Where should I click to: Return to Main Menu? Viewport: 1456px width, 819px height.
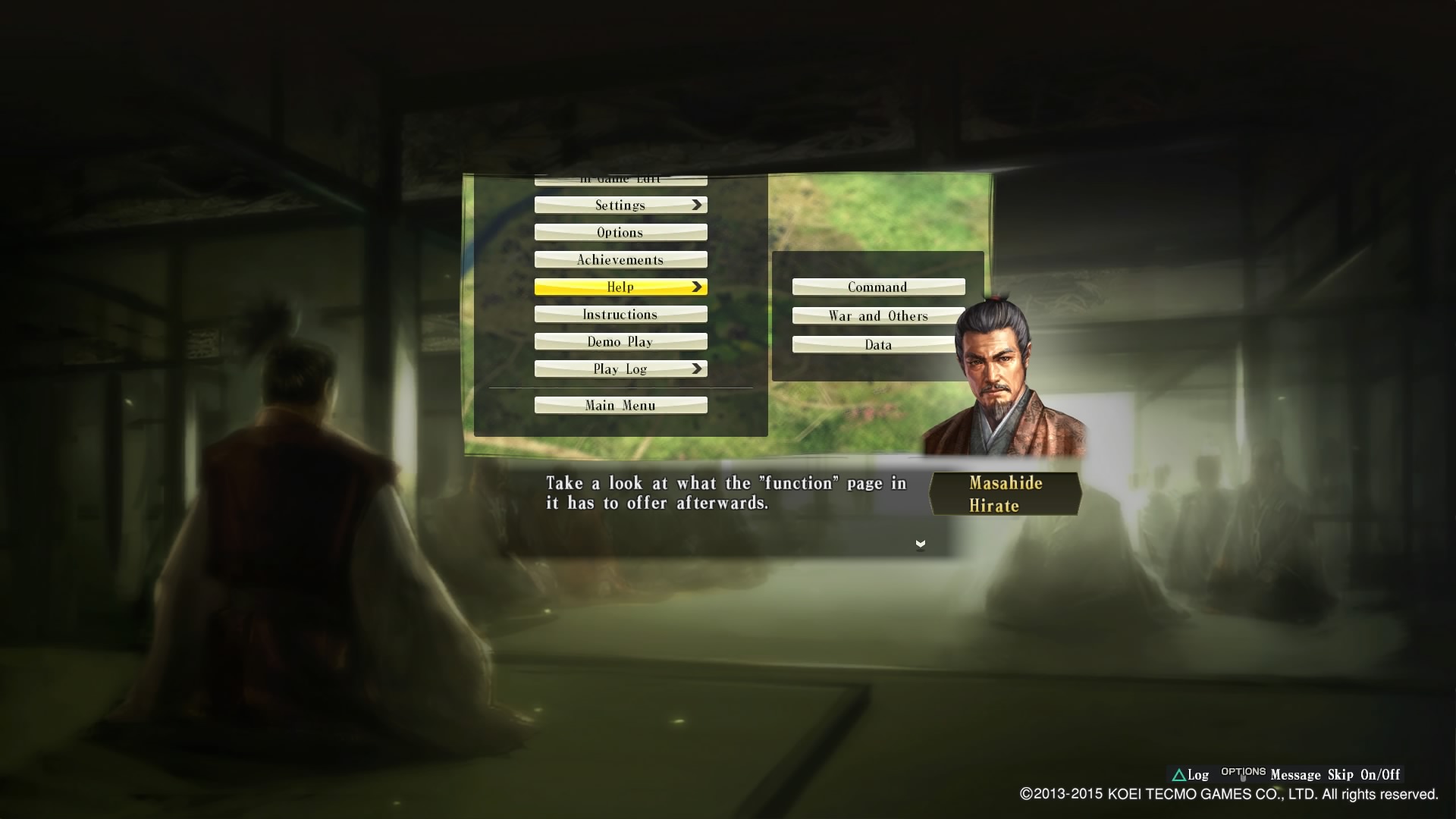coord(620,405)
